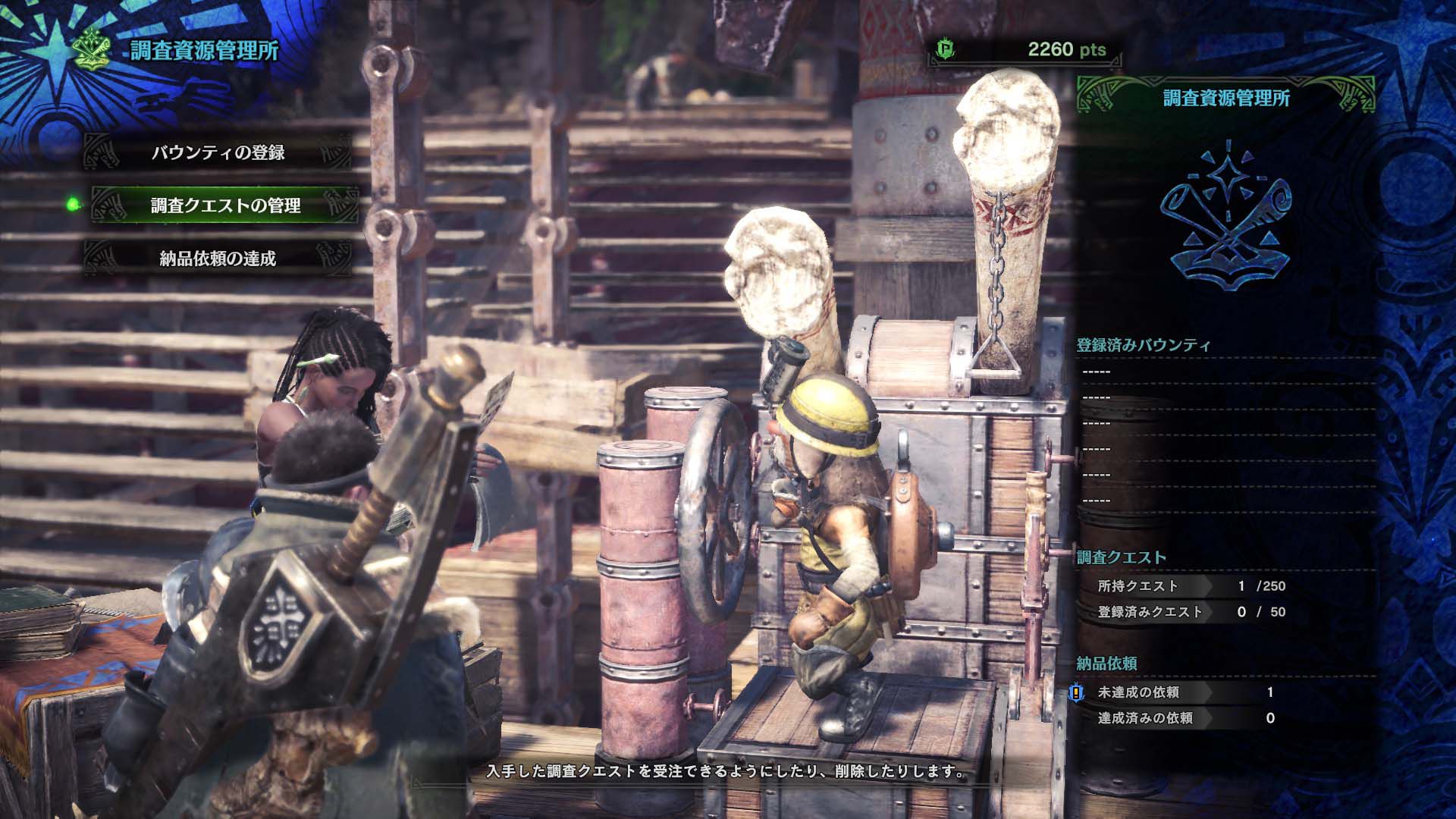Click the green Research Center emblem icon
This screenshot has height=819, width=1456.
[x=89, y=47]
